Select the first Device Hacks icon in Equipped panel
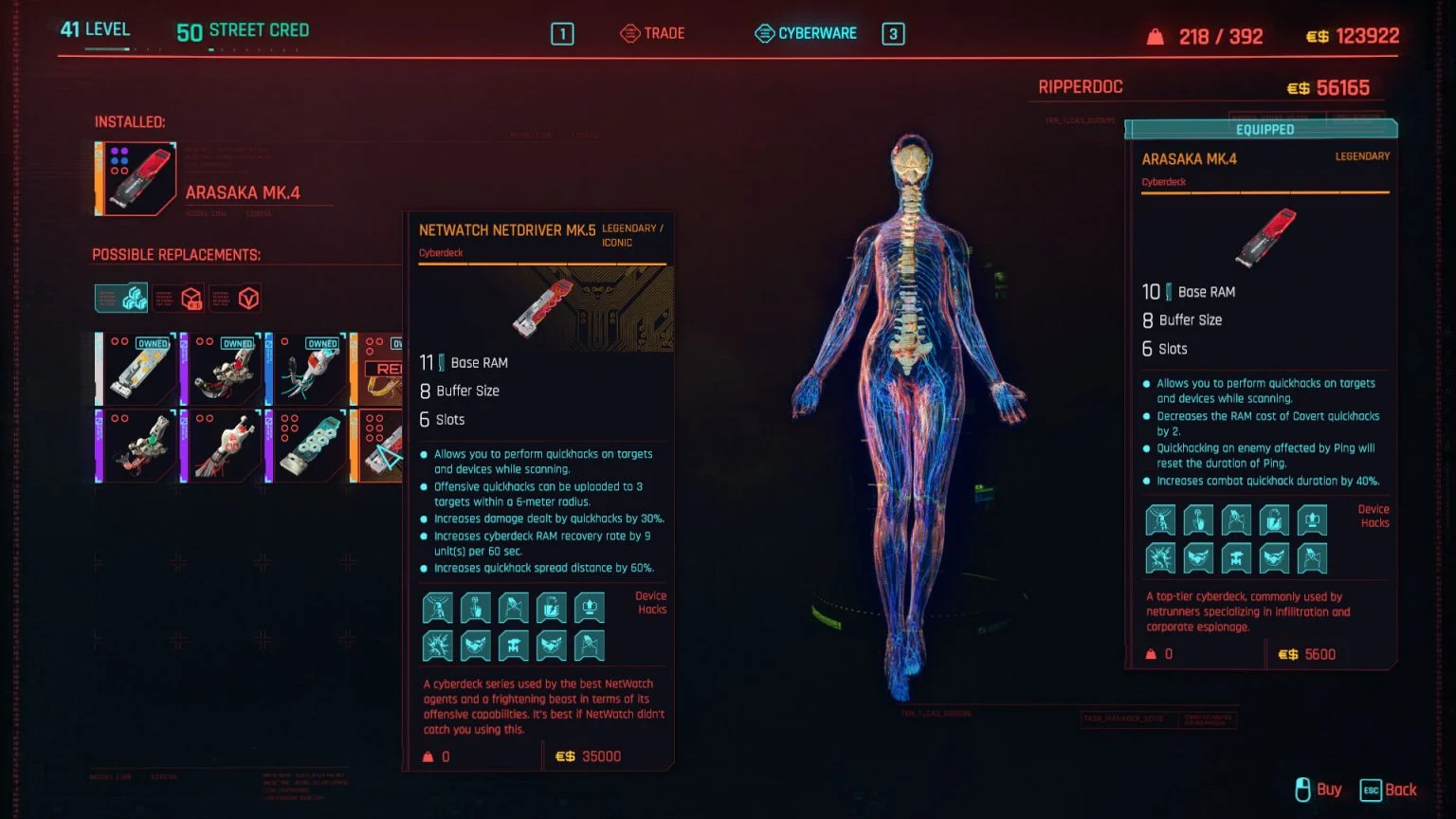The image size is (1456, 819). click(1160, 519)
